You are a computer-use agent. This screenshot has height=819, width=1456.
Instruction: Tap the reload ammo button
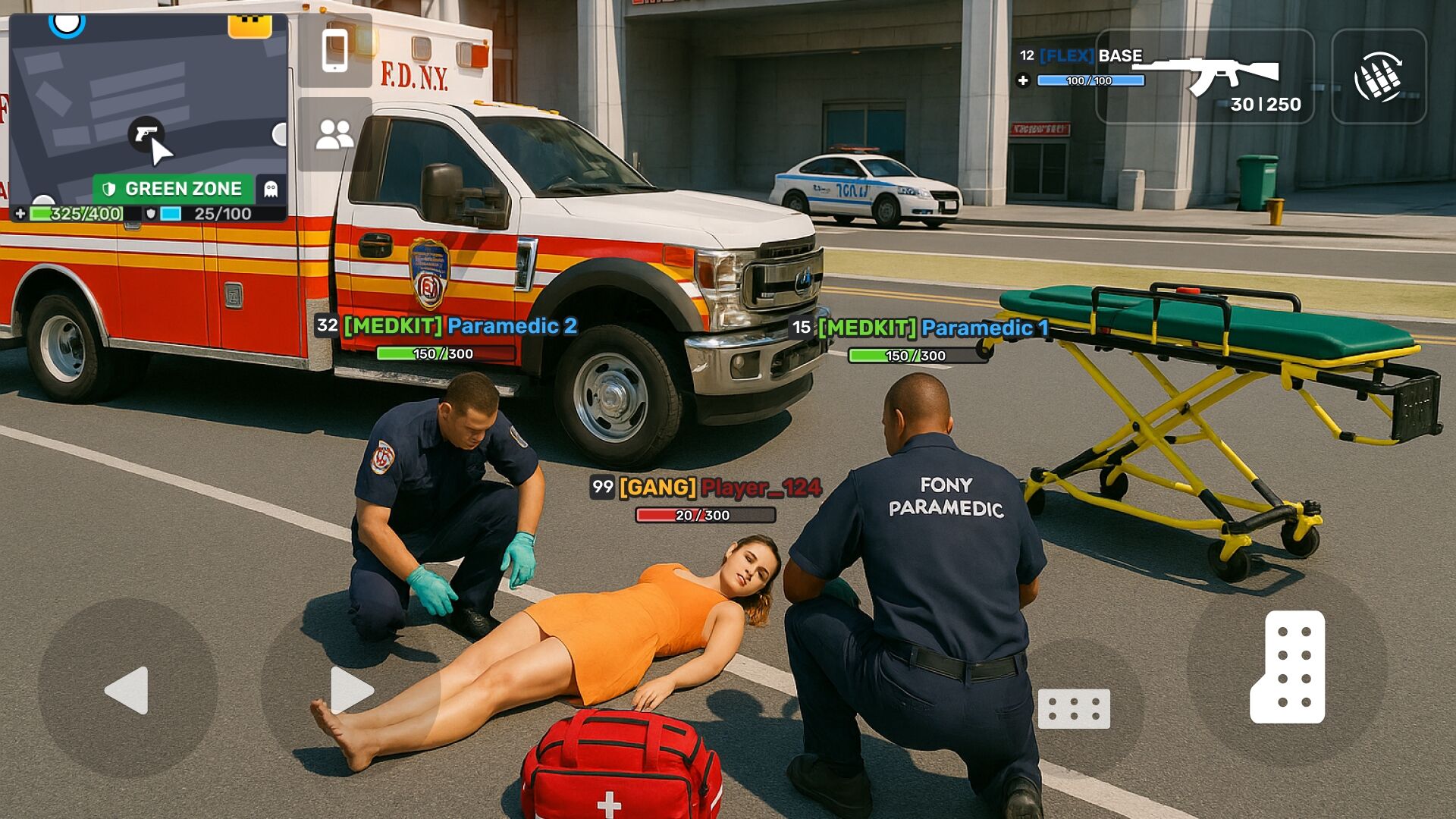[x=1379, y=77]
